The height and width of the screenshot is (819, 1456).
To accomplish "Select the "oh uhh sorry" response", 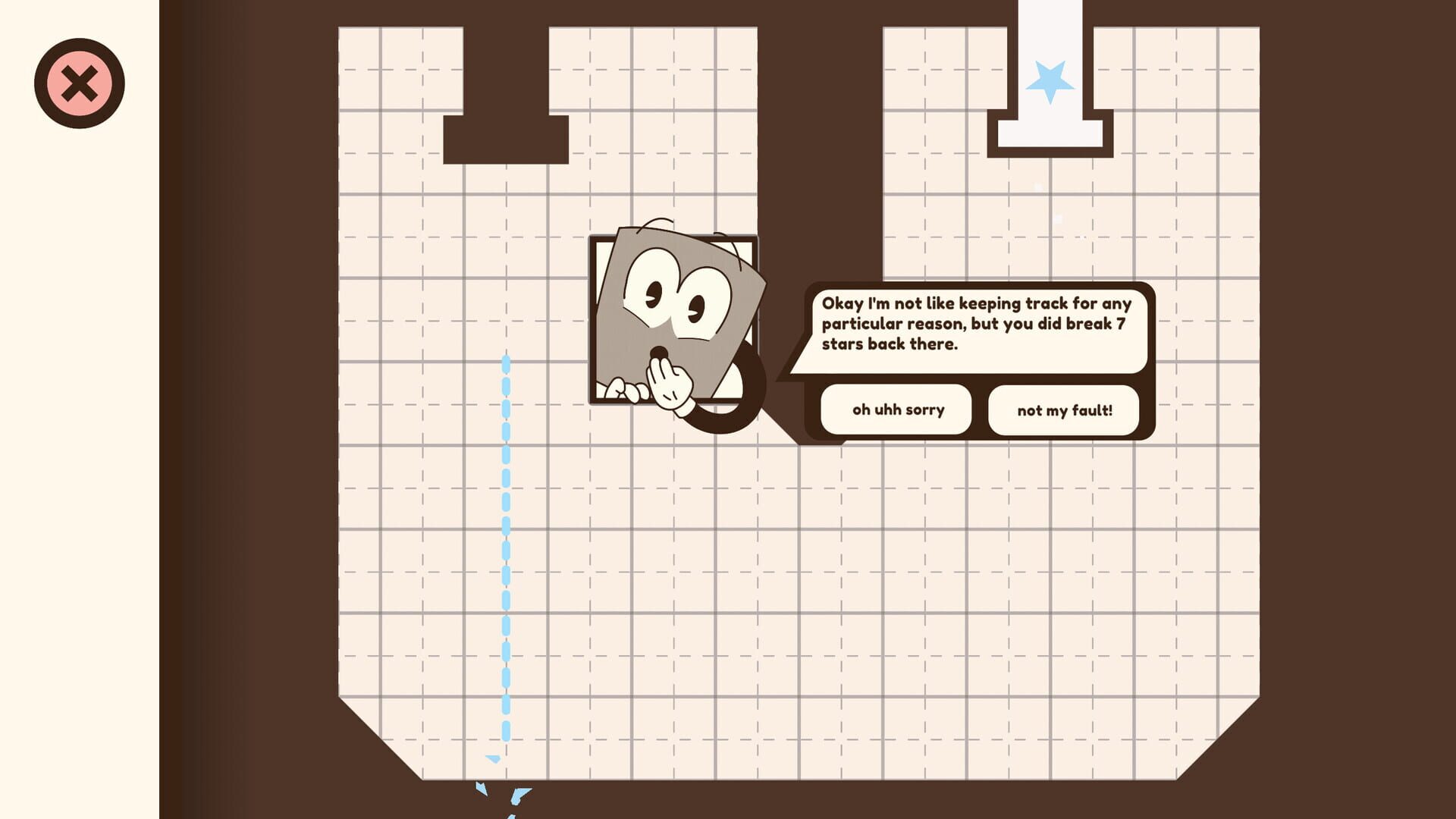I will [896, 409].
